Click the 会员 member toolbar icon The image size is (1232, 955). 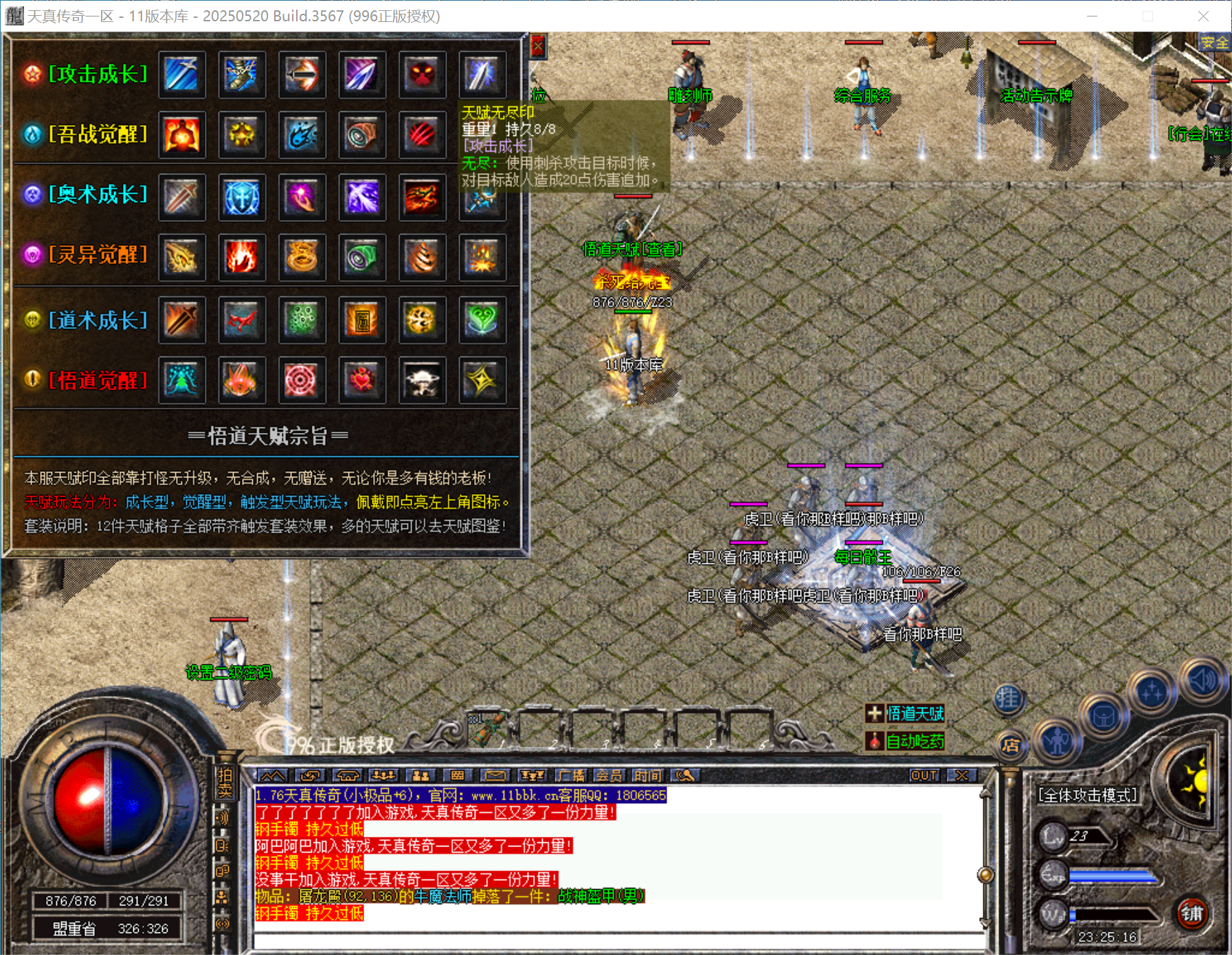pos(610,775)
